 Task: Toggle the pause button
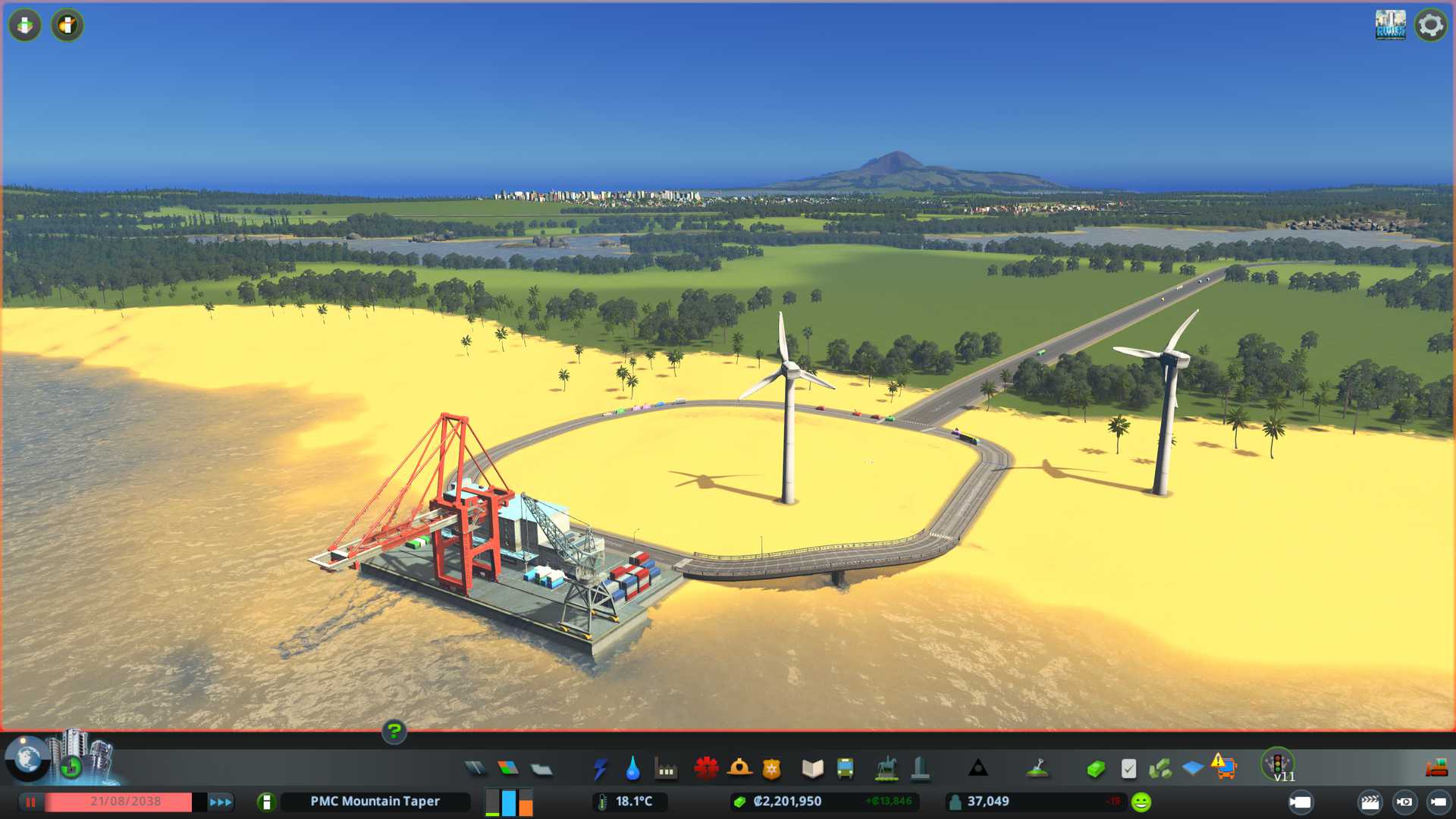coord(30,802)
